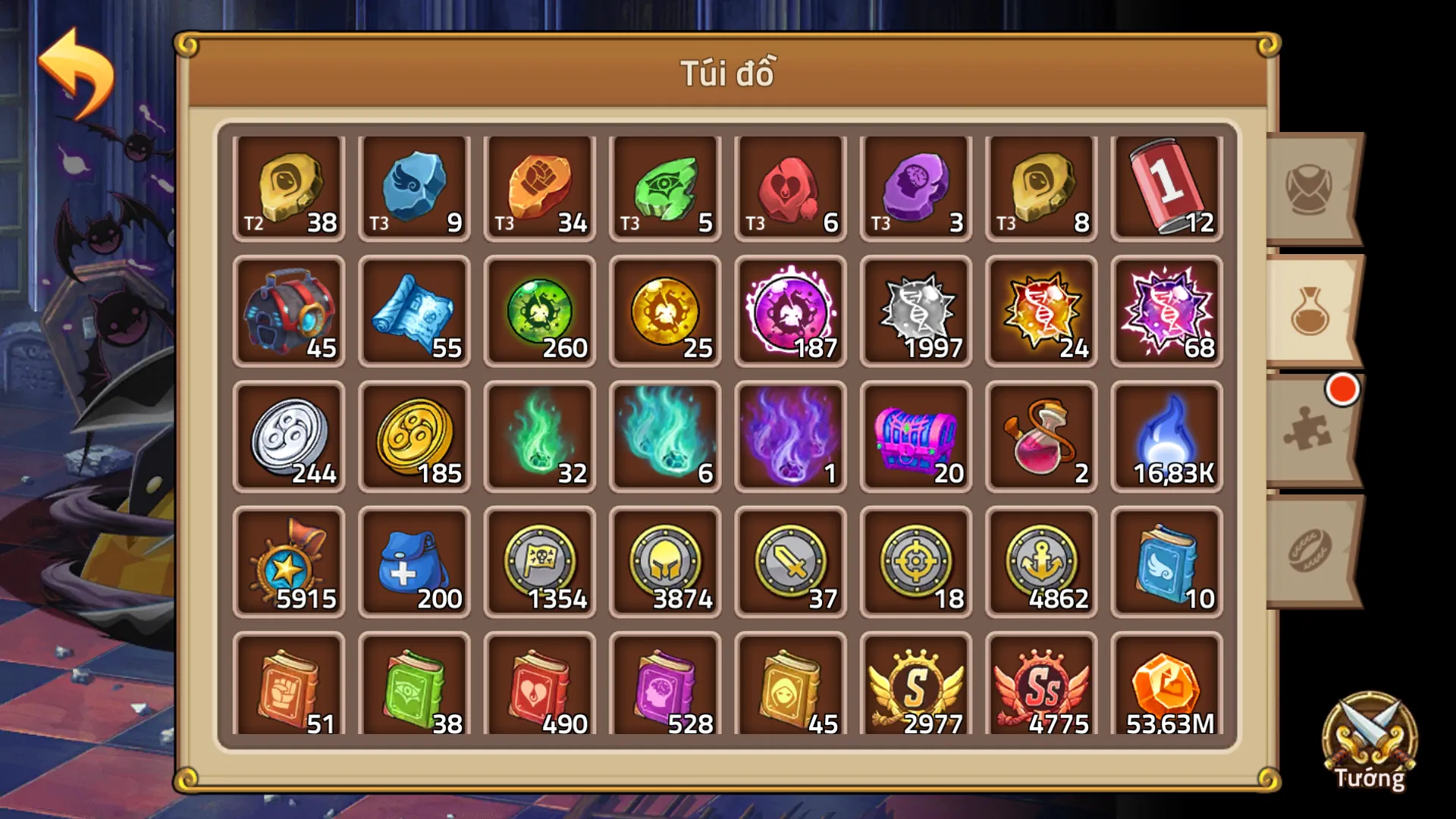Click the orange gem showing 53,63M
The height and width of the screenshot is (819, 1456).
click(x=1165, y=686)
